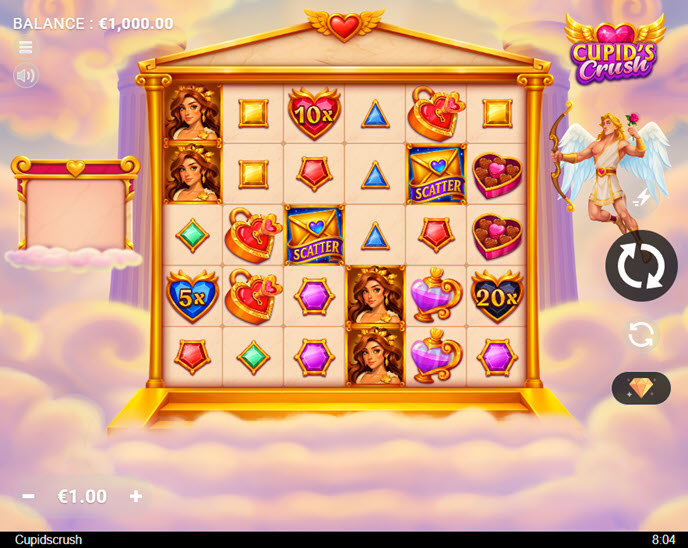The width and height of the screenshot is (688, 548).
Task: Open the autoplay spin option
Action: click(641, 334)
